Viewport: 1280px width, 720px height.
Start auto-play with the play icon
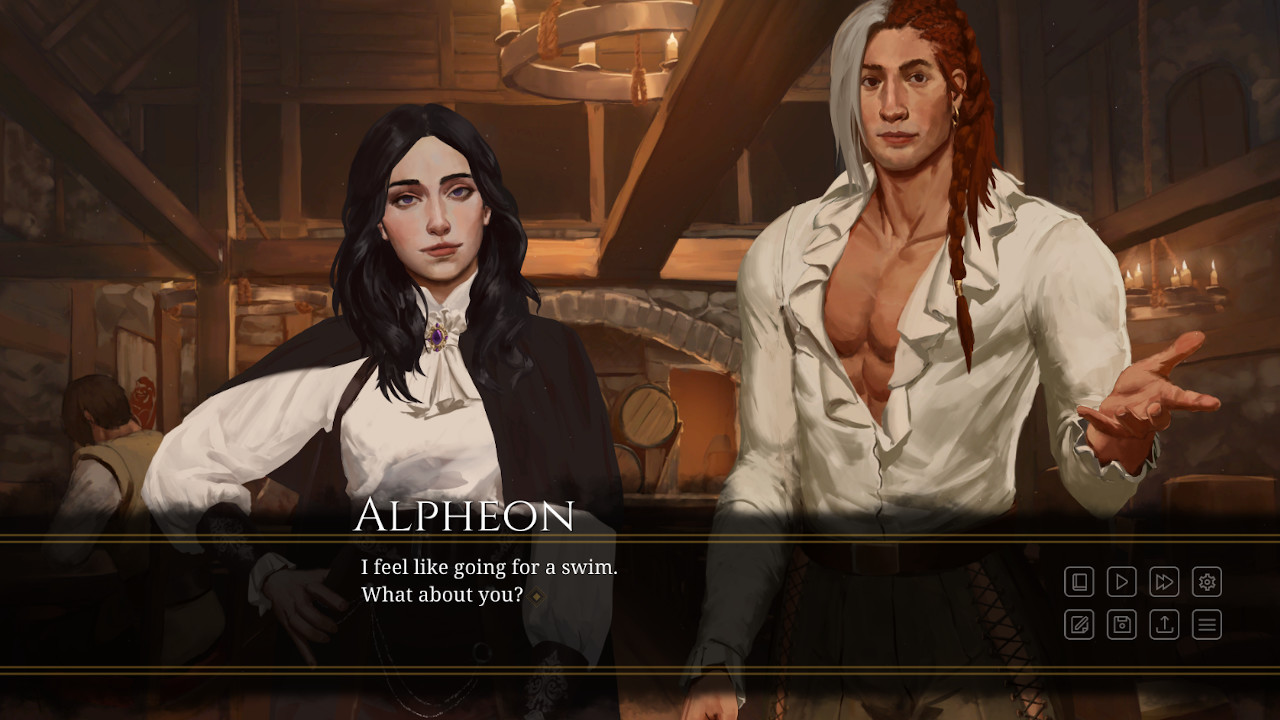(1121, 582)
